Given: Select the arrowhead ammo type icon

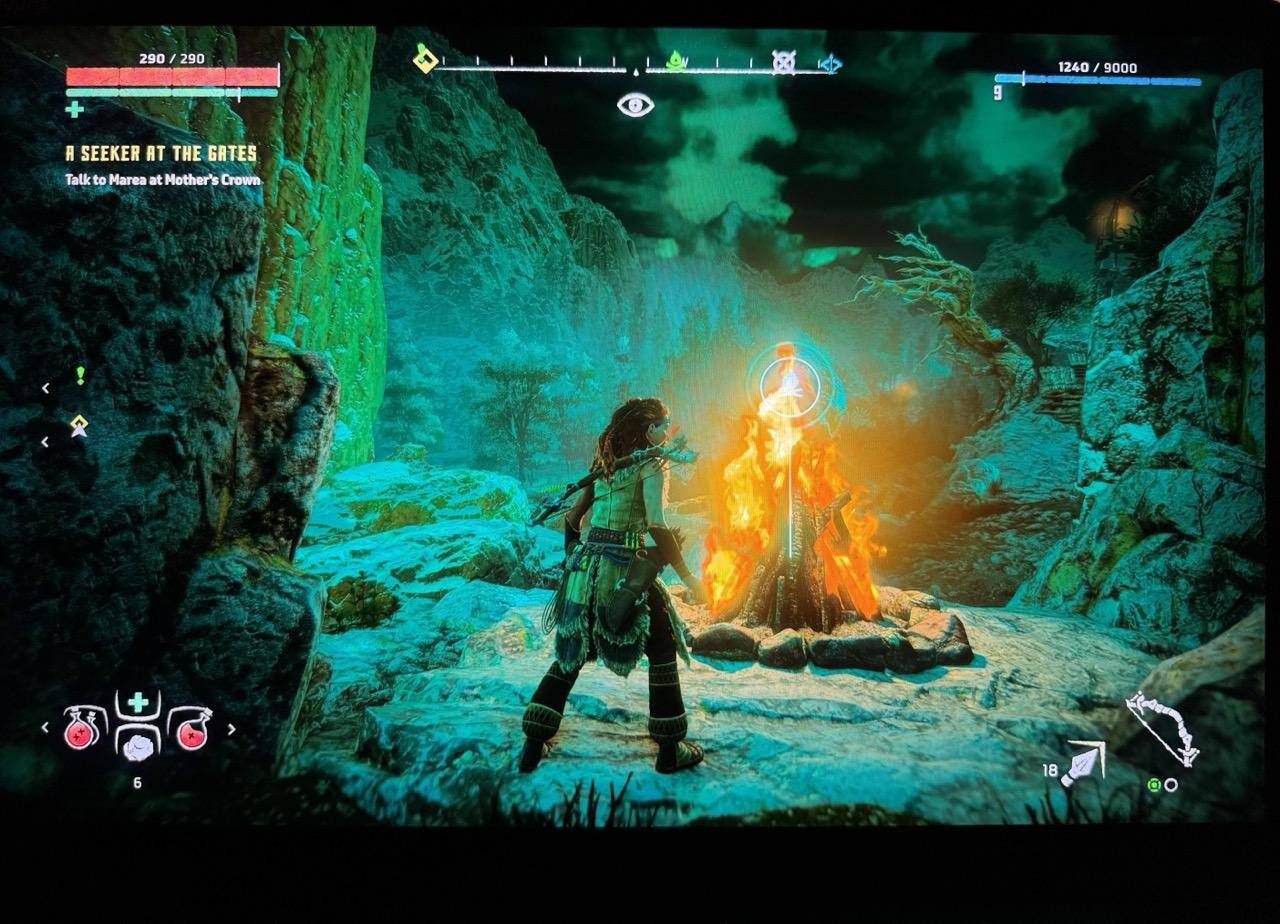Looking at the screenshot, I should (x=1083, y=762).
